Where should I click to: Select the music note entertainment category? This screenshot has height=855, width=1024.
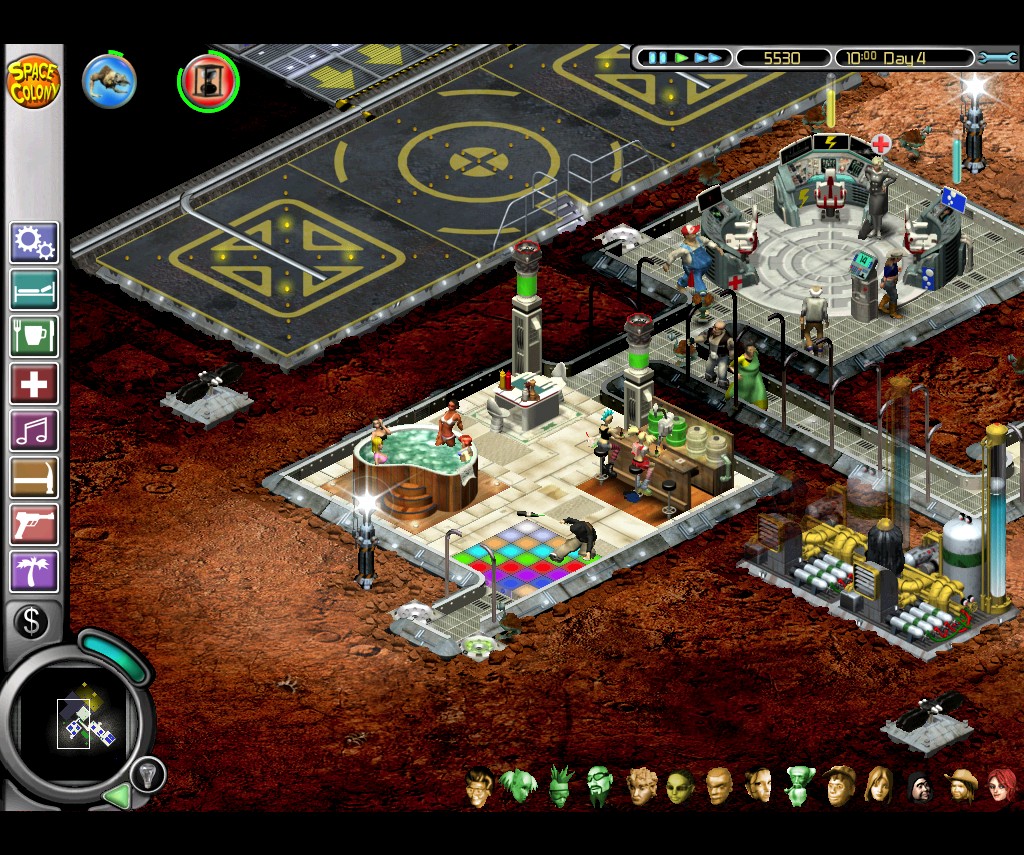click(35, 431)
